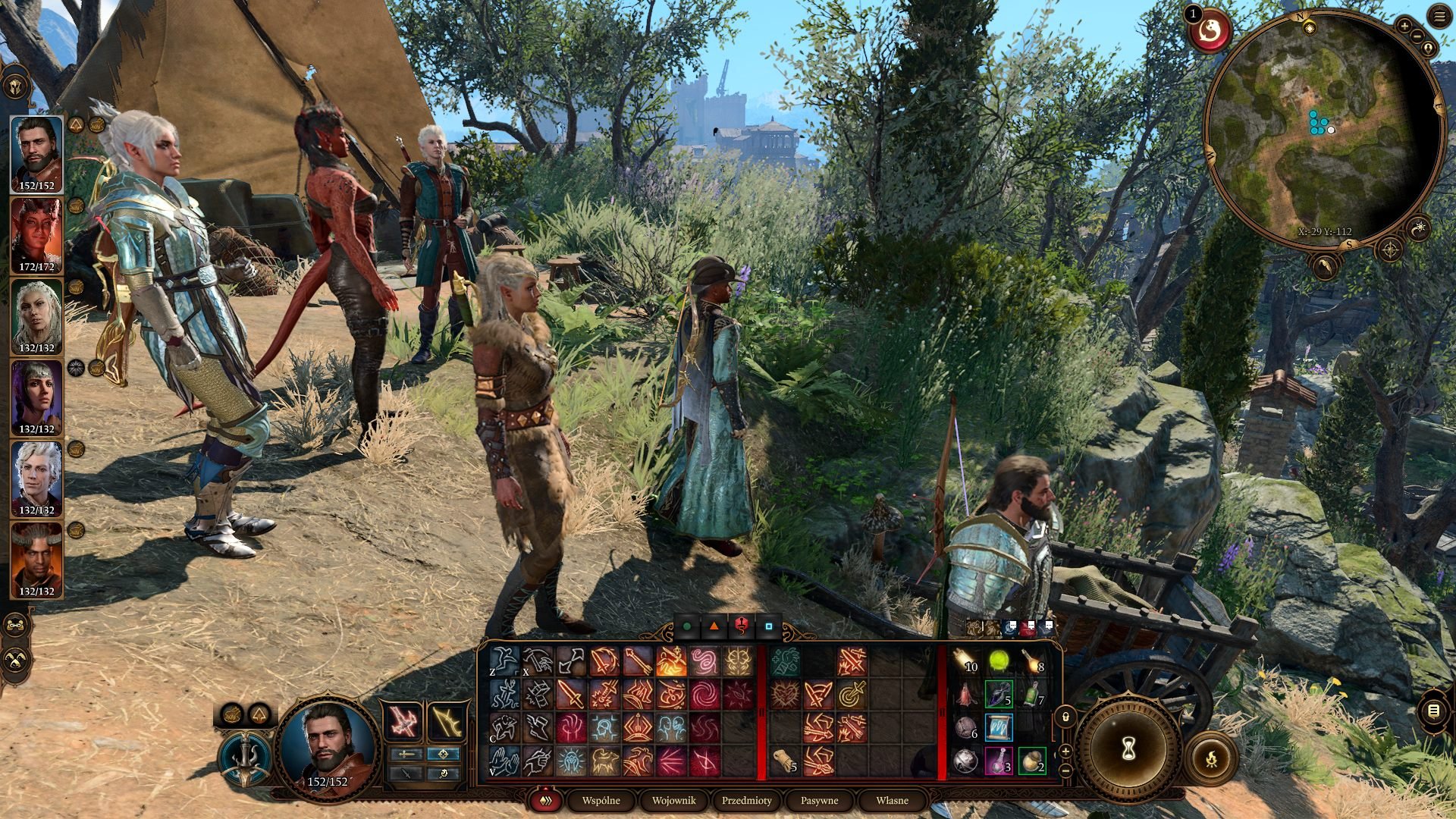Open the campfire rest button
The height and width of the screenshot is (819, 1456).
tap(1211, 758)
